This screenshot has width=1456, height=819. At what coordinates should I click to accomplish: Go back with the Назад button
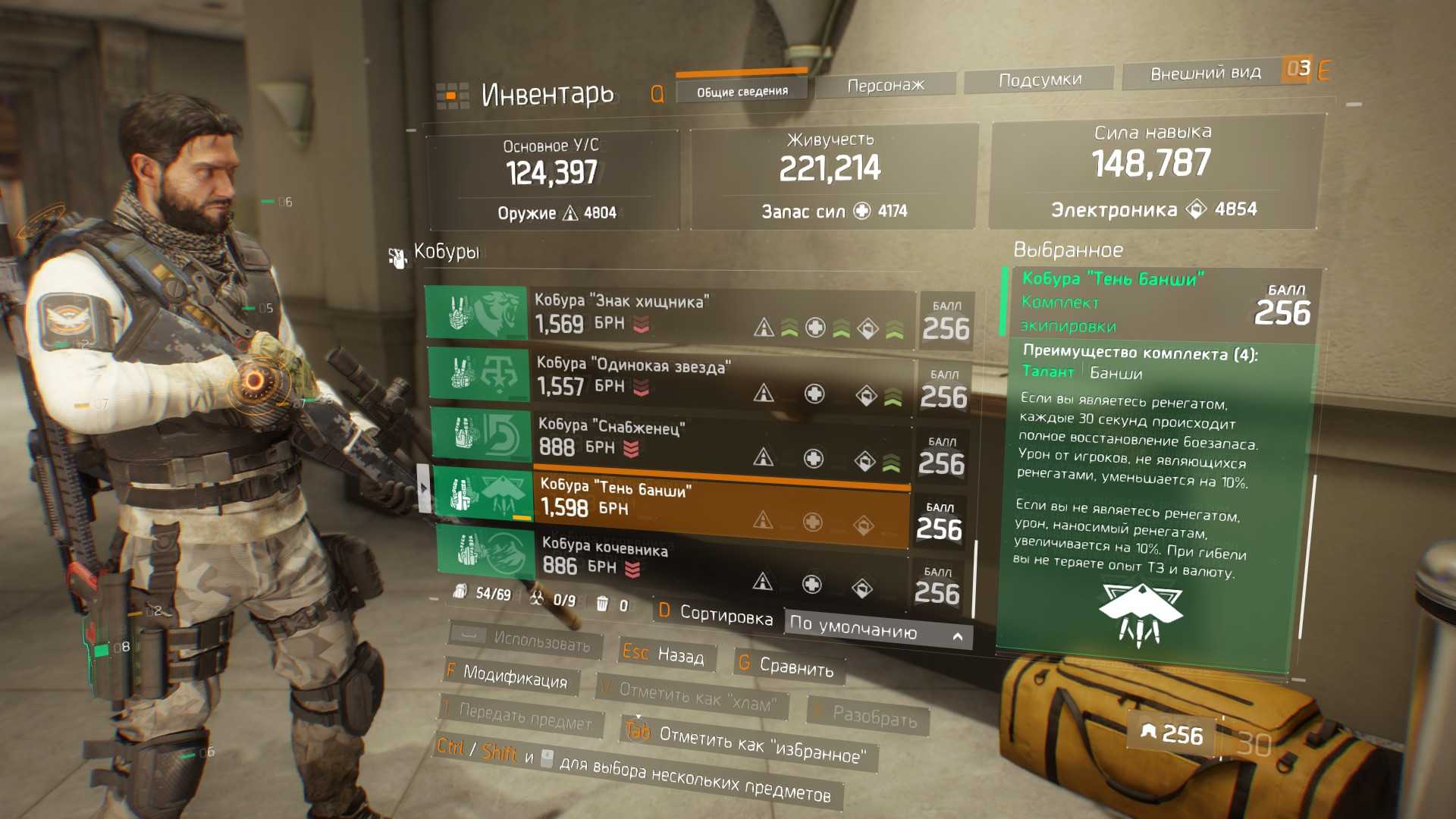(664, 654)
